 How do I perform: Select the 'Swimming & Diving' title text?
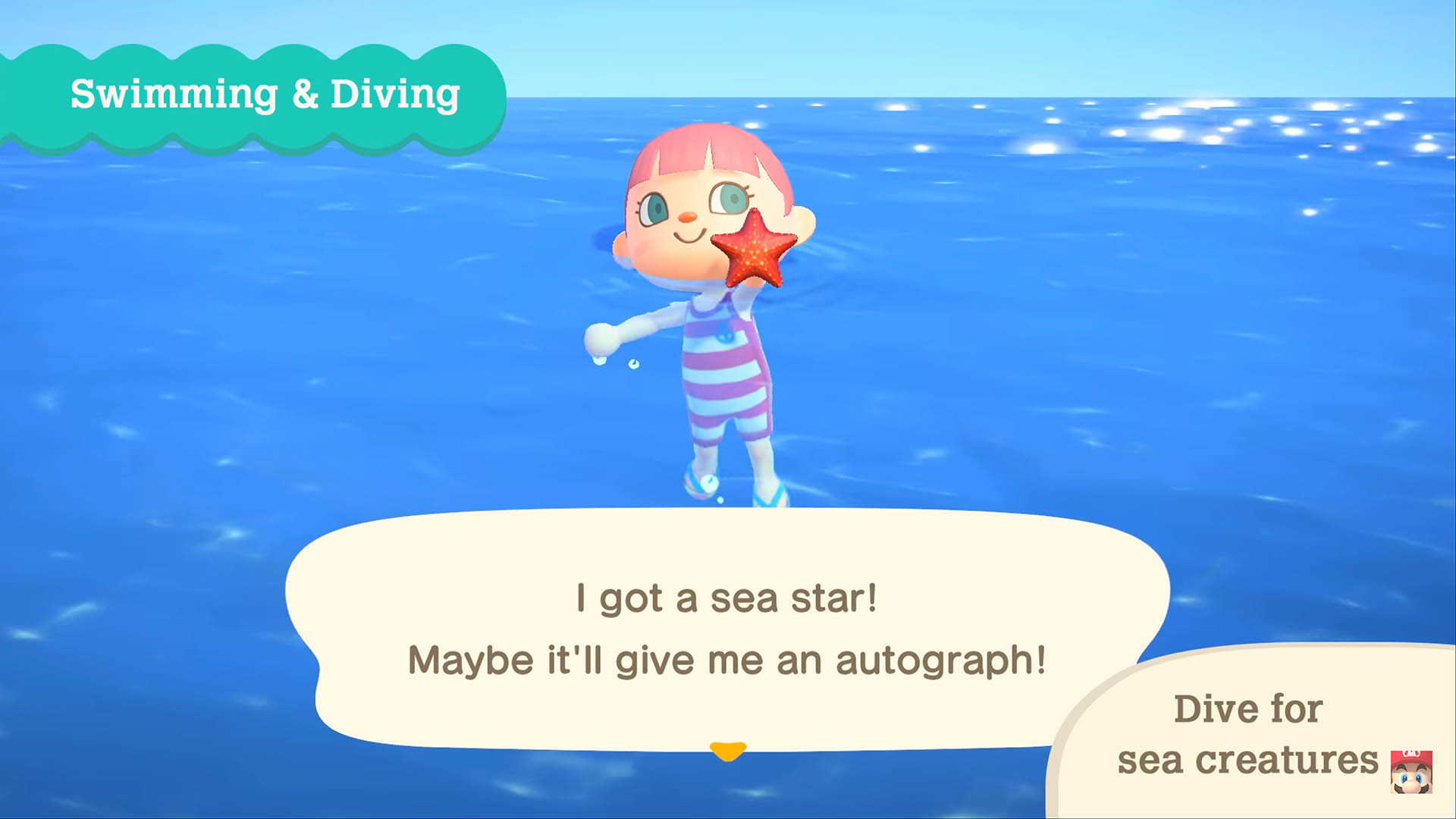tap(264, 96)
